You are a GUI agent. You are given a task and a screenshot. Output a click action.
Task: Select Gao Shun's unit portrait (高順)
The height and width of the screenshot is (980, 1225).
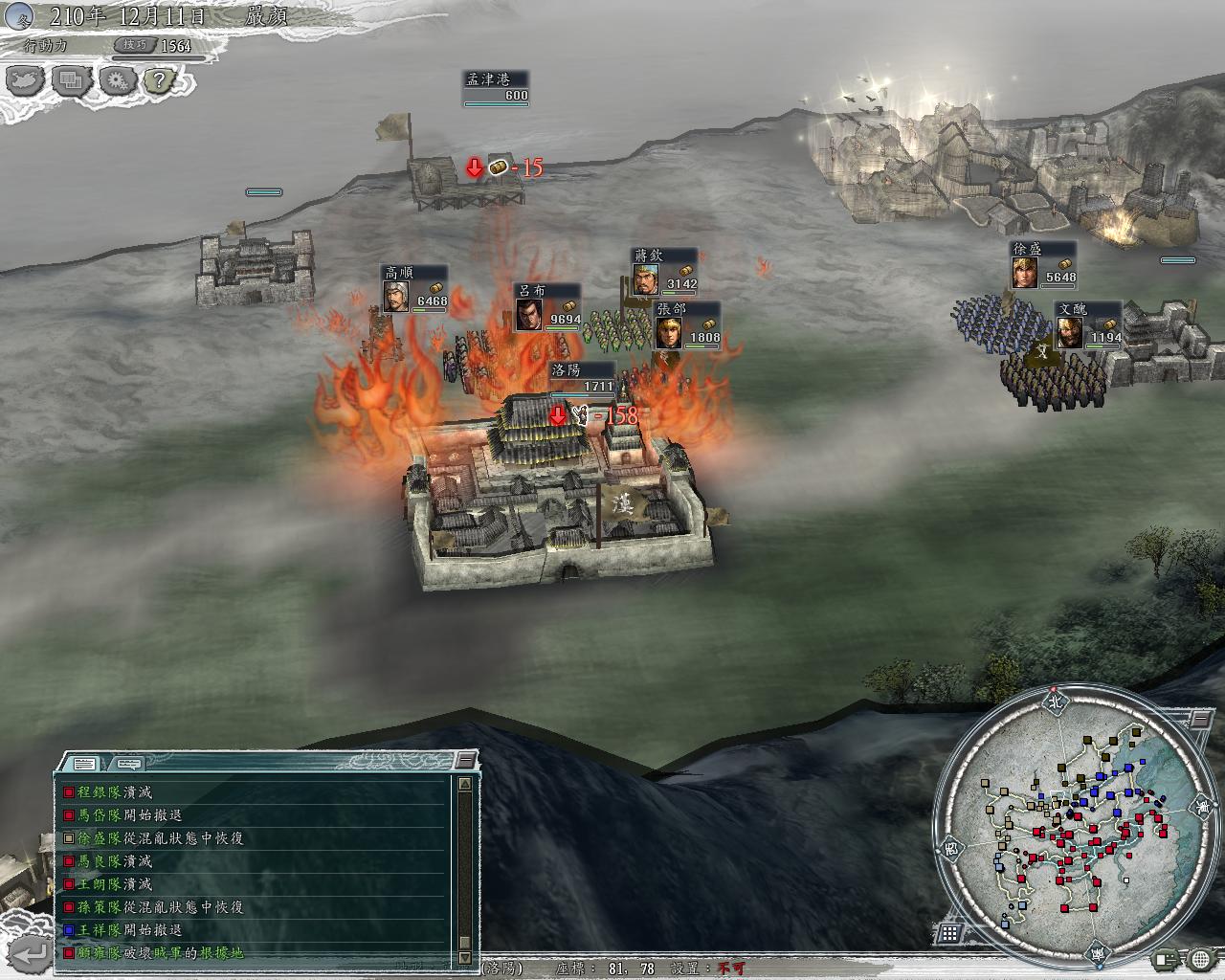(x=395, y=297)
